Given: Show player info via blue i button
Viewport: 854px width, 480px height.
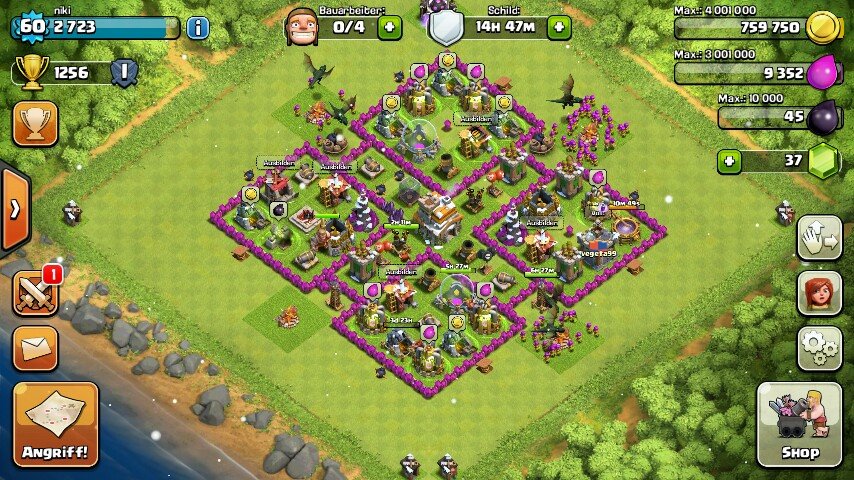Looking at the screenshot, I should (x=198, y=27).
